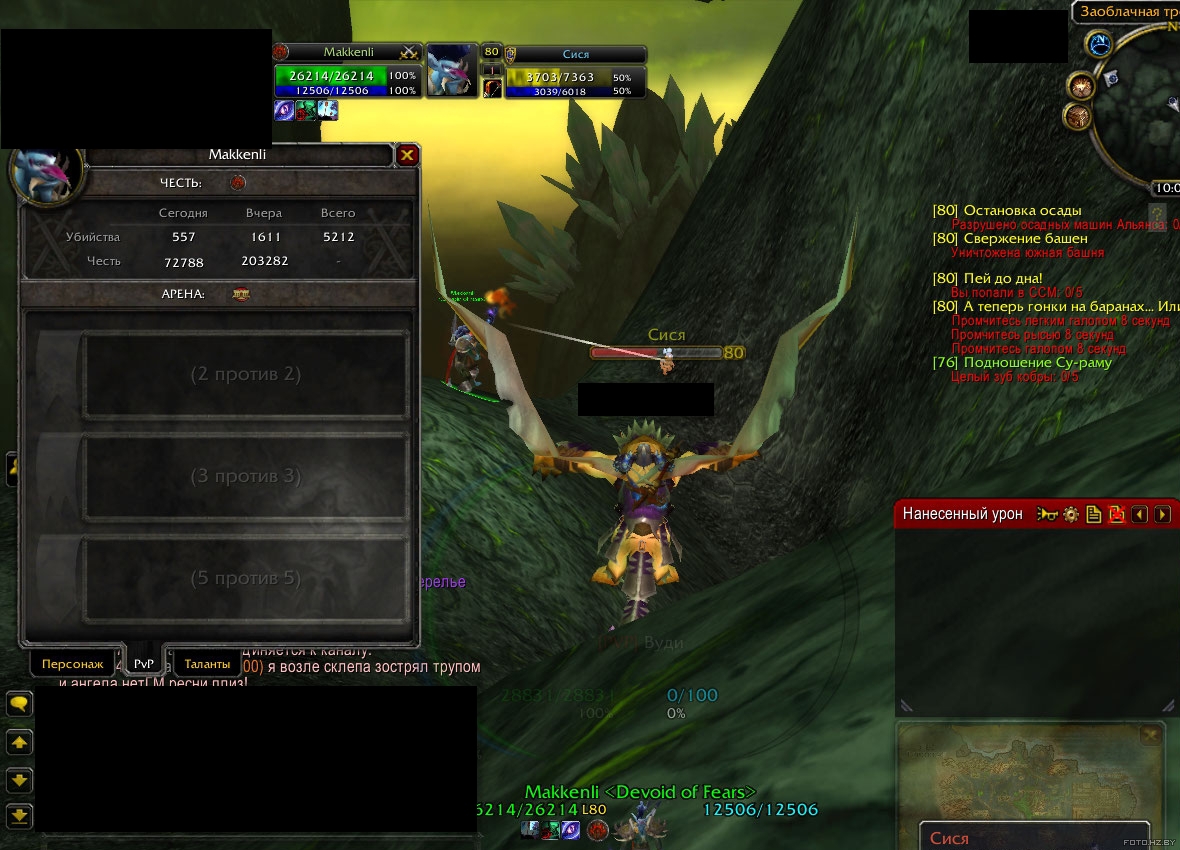Jump chat to bottom with underlined arrow
This screenshot has height=850, width=1180.
click(x=19, y=815)
